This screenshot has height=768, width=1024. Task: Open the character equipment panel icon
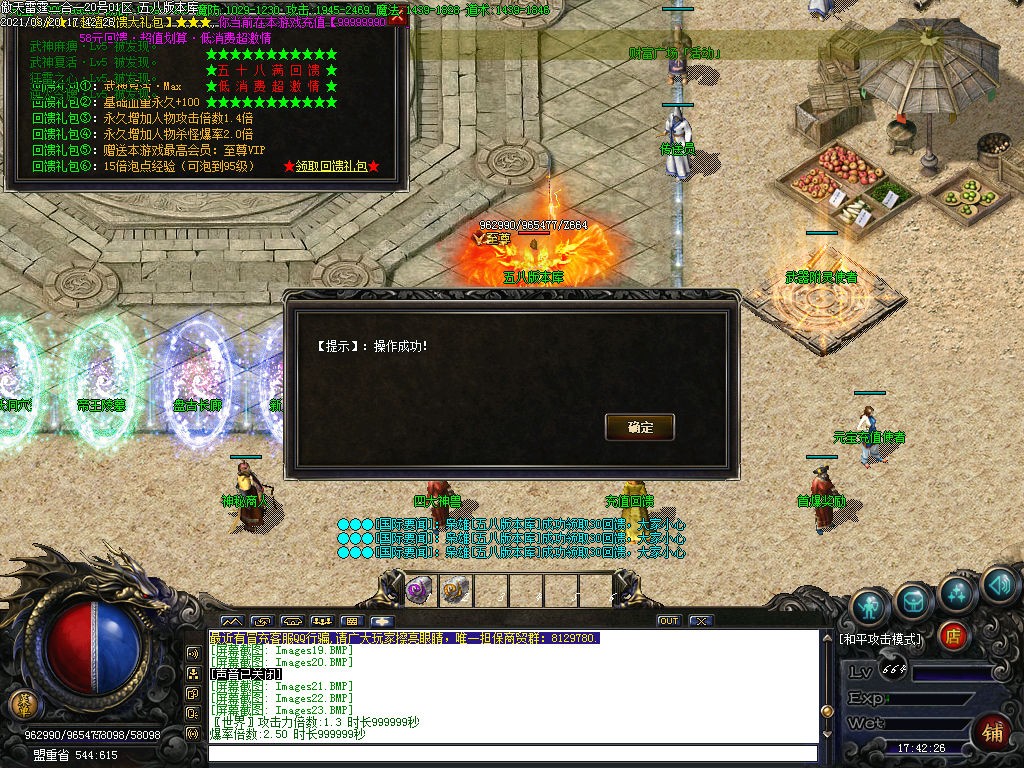click(x=869, y=606)
